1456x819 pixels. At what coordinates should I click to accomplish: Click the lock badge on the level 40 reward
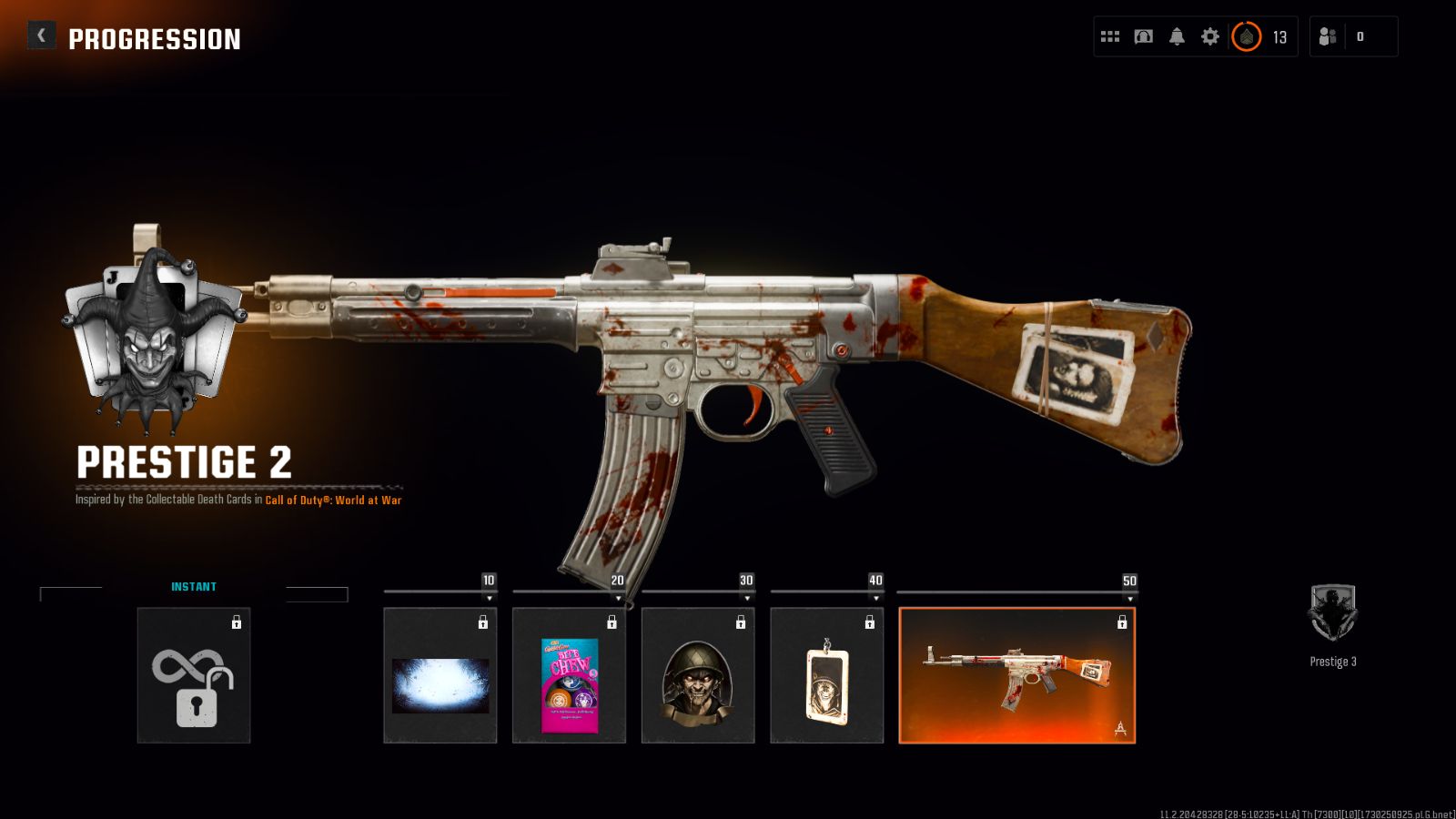(869, 623)
